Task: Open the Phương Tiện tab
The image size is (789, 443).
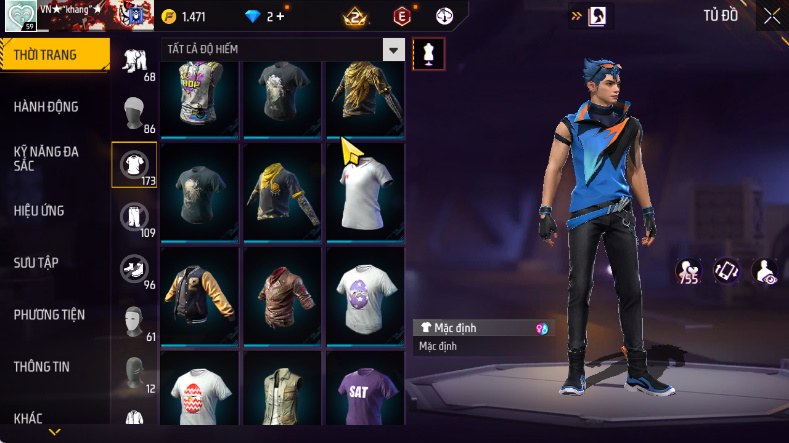Action: tap(49, 315)
